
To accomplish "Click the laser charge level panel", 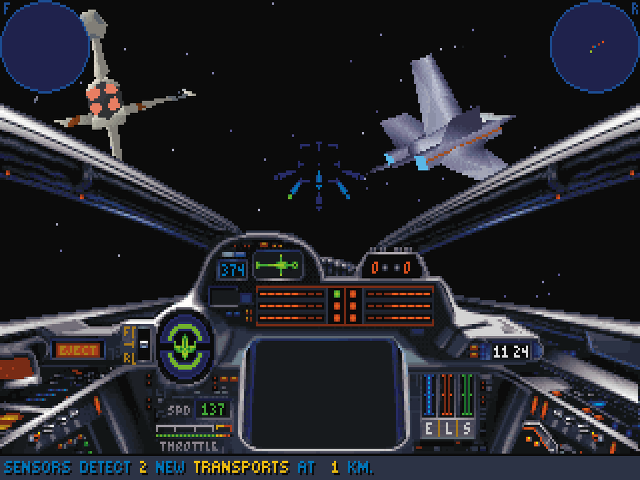I will click(345, 305).
